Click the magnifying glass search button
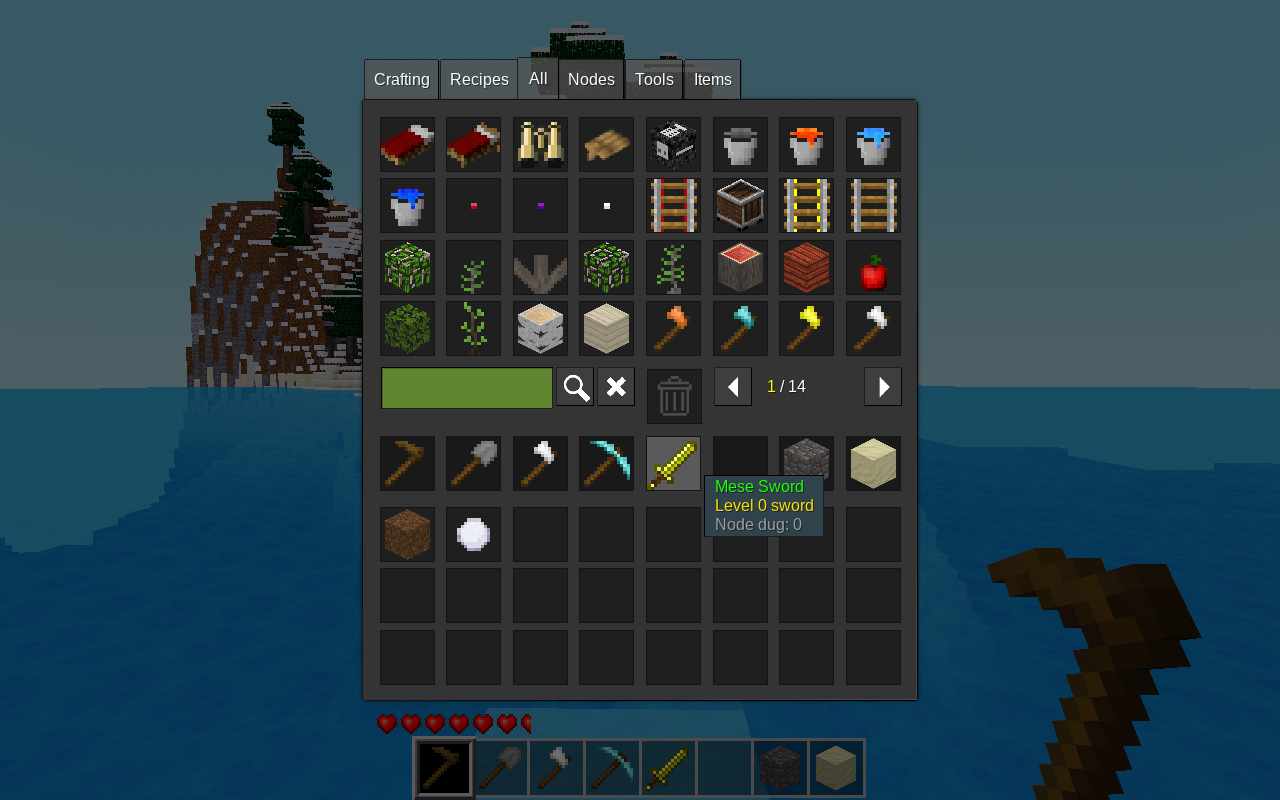 coord(575,387)
